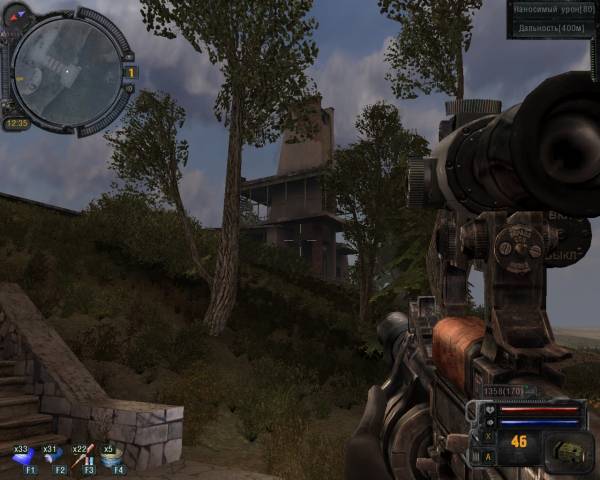Use the F2 quick slot with 31 items
The width and height of the screenshot is (600, 480).
(54, 456)
